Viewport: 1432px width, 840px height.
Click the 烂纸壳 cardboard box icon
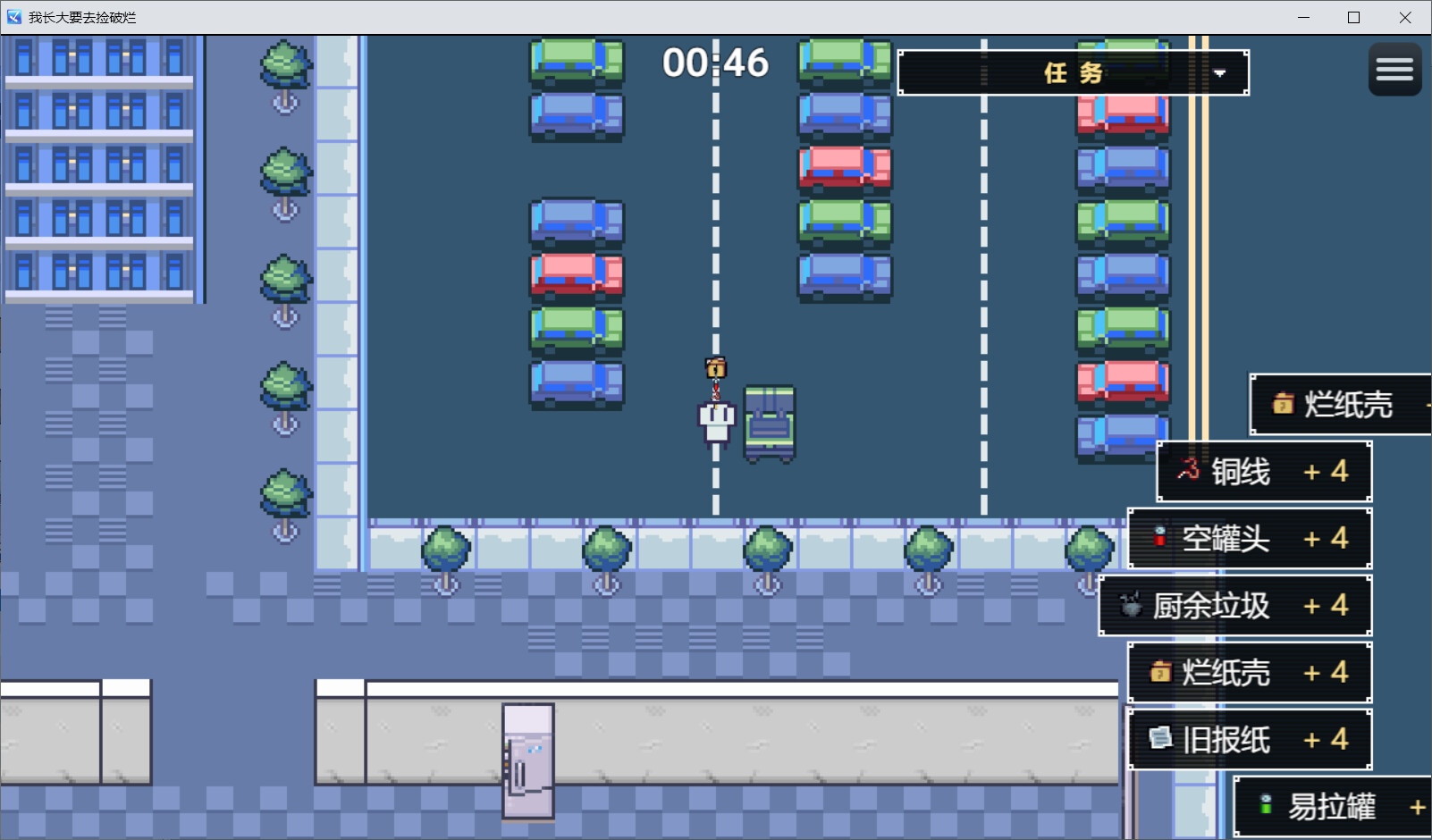click(1285, 404)
